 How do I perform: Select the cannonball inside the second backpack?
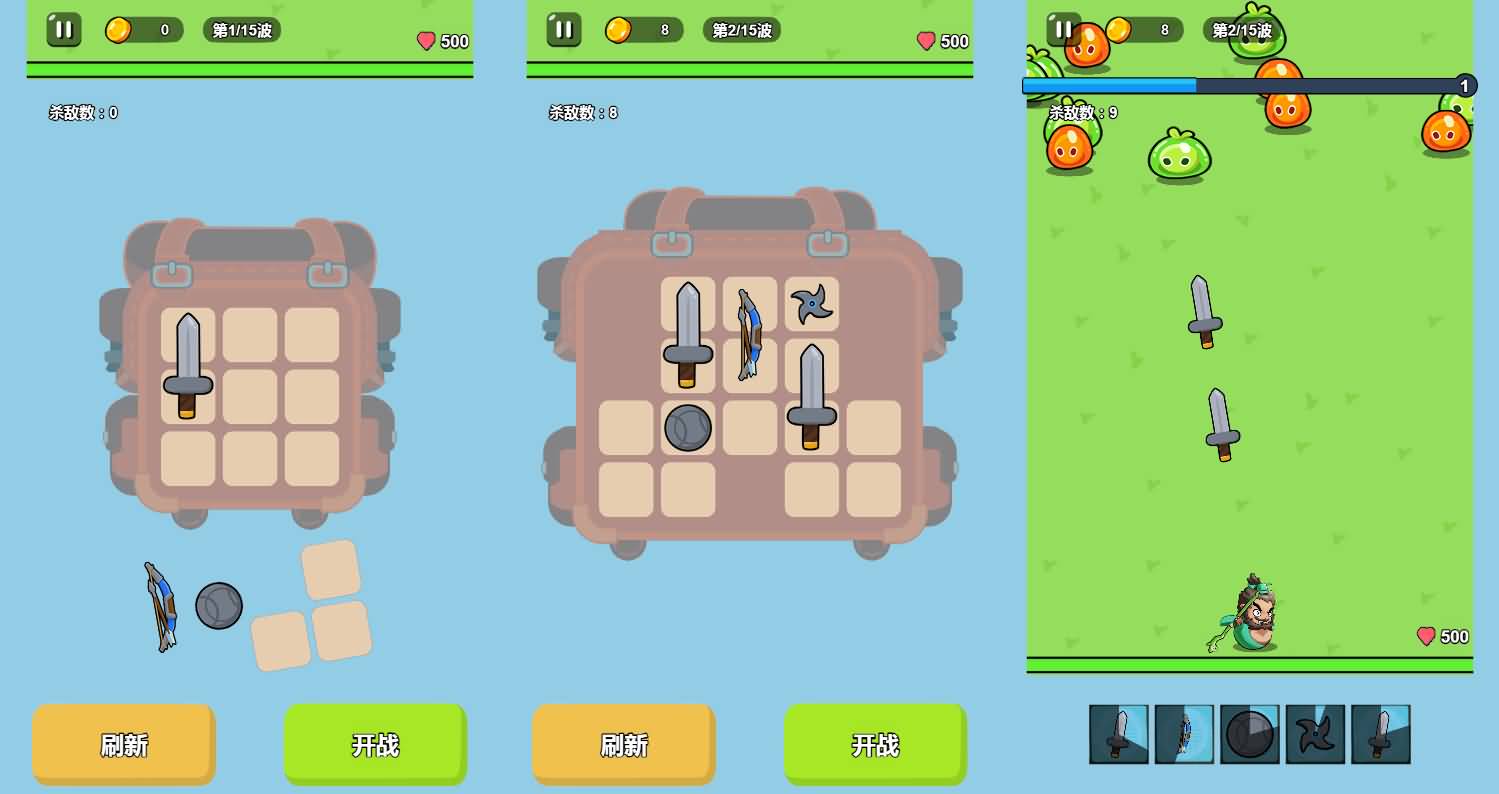687,428
